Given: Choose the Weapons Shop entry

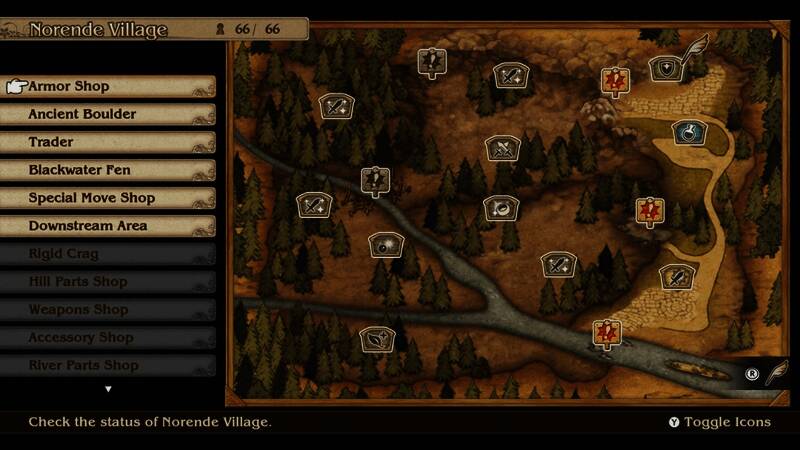Looking at the screenshot, I should tap(110, 310).
